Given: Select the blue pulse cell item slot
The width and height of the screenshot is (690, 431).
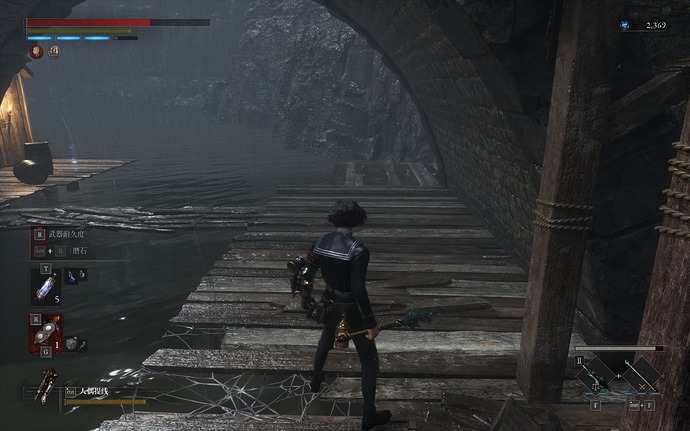Looking at the screenshot, I should 46,285.
